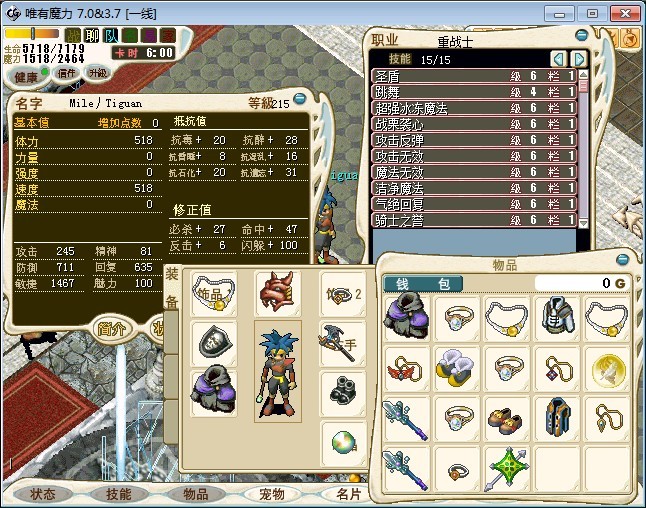Screen dimensions: 646x508
Task: Switch to the 物品 items tab
Action: (195, 494)
